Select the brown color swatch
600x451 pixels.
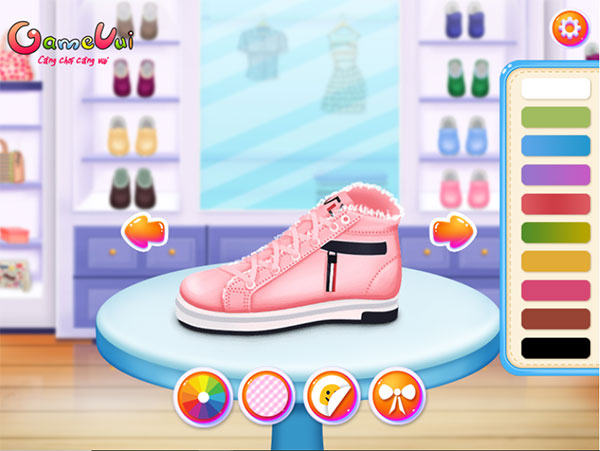click(556, 320)
